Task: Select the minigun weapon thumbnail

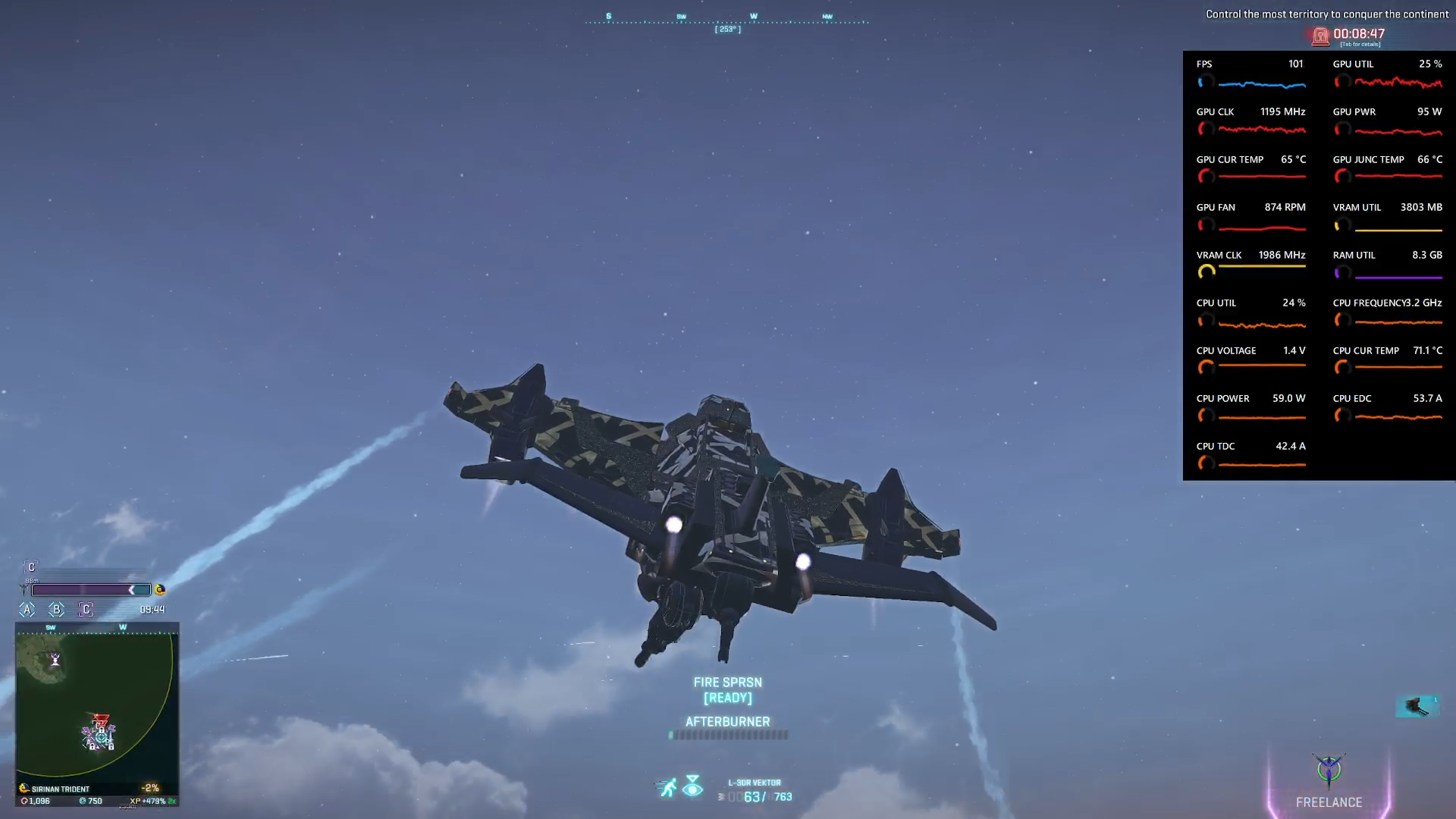Action: click(1417, 706)
